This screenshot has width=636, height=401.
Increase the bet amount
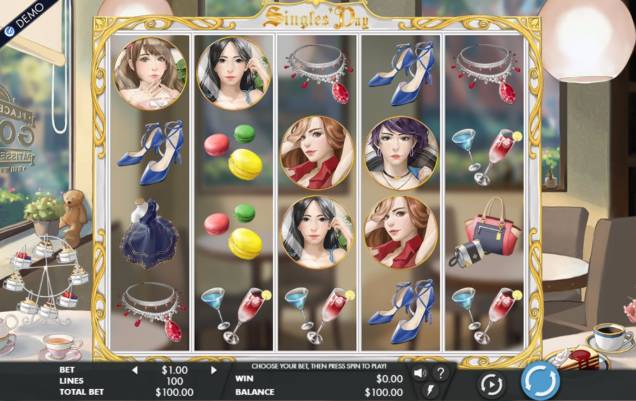(x=212, y=369)
